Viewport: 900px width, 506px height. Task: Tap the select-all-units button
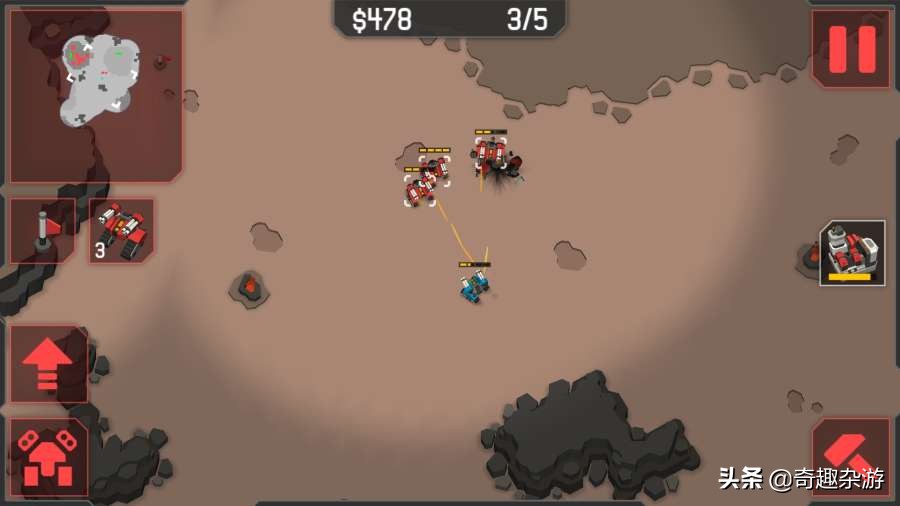(48, 457)
